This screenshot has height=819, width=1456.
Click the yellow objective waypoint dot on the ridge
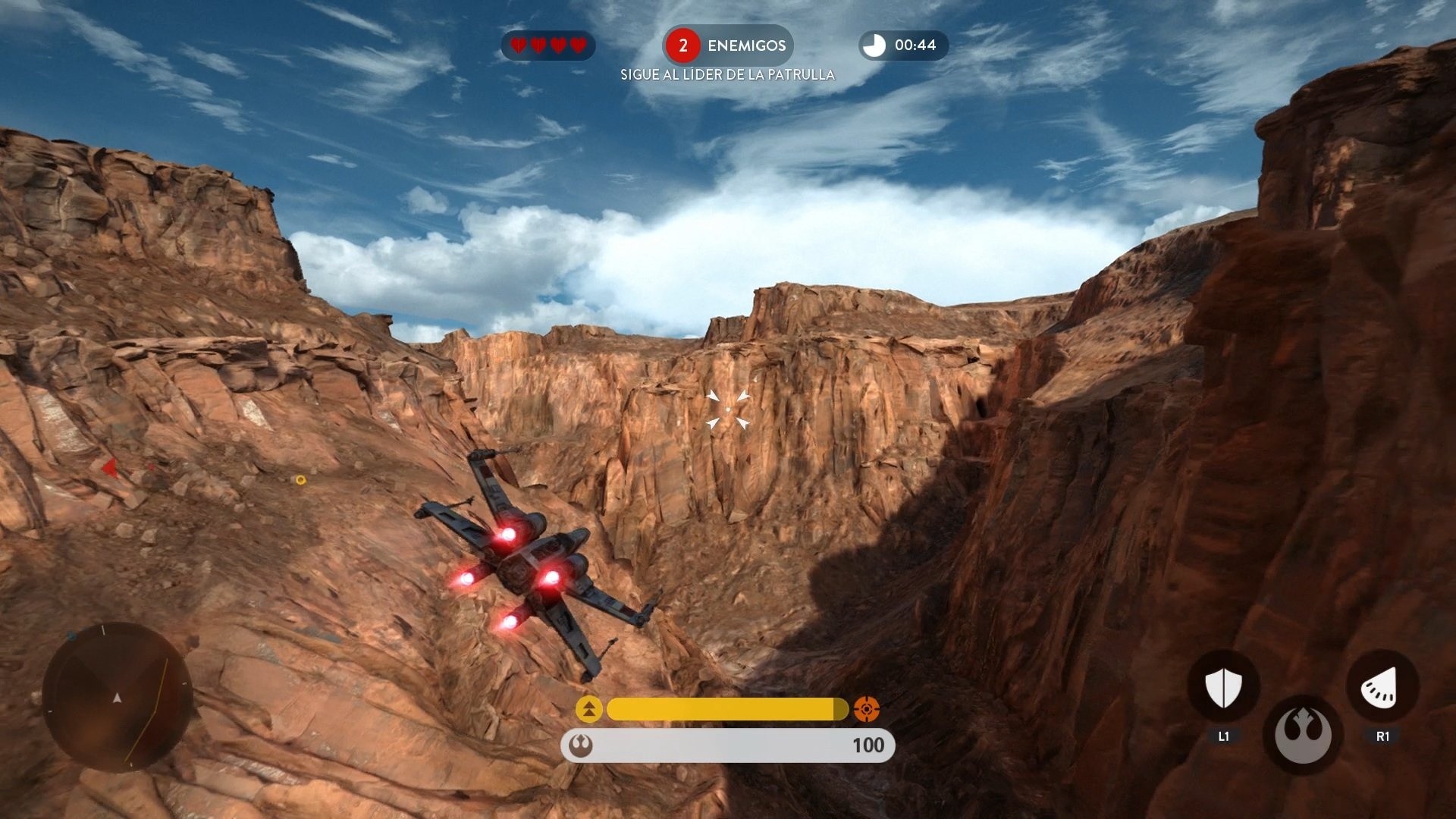[301, 479]
